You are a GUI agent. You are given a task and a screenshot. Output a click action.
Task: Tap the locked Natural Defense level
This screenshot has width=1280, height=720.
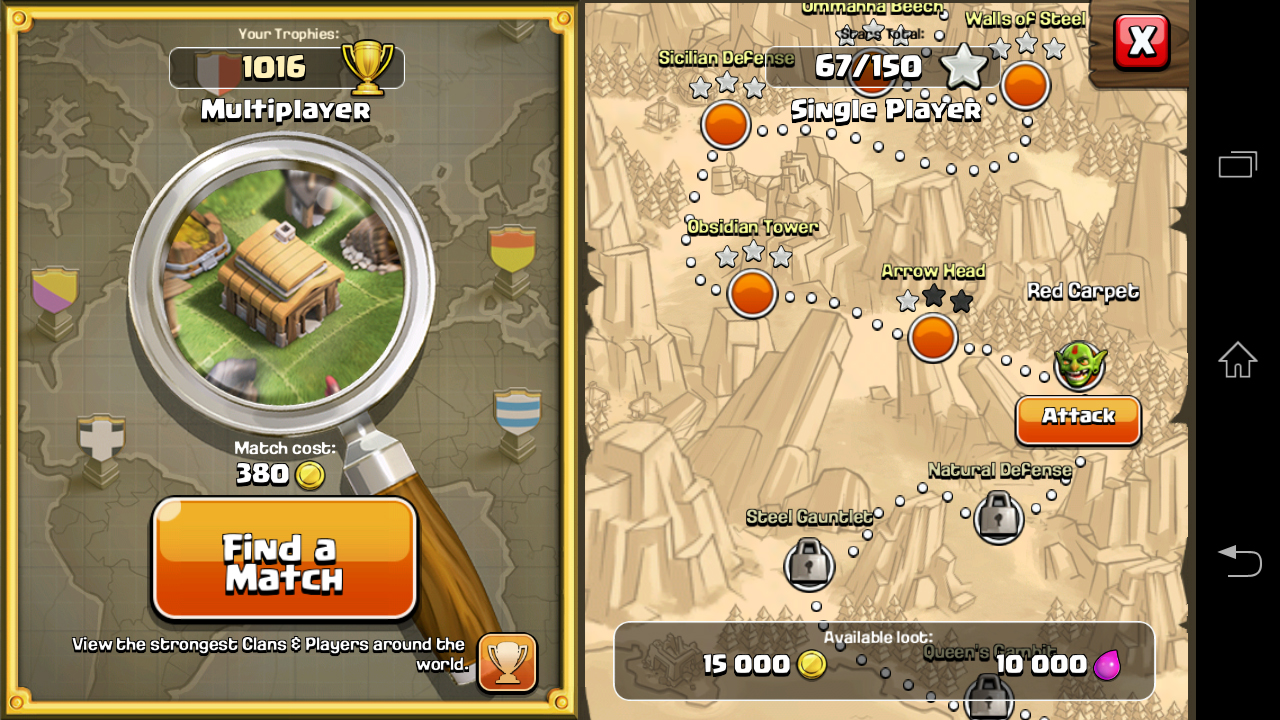coord(1000,517)
